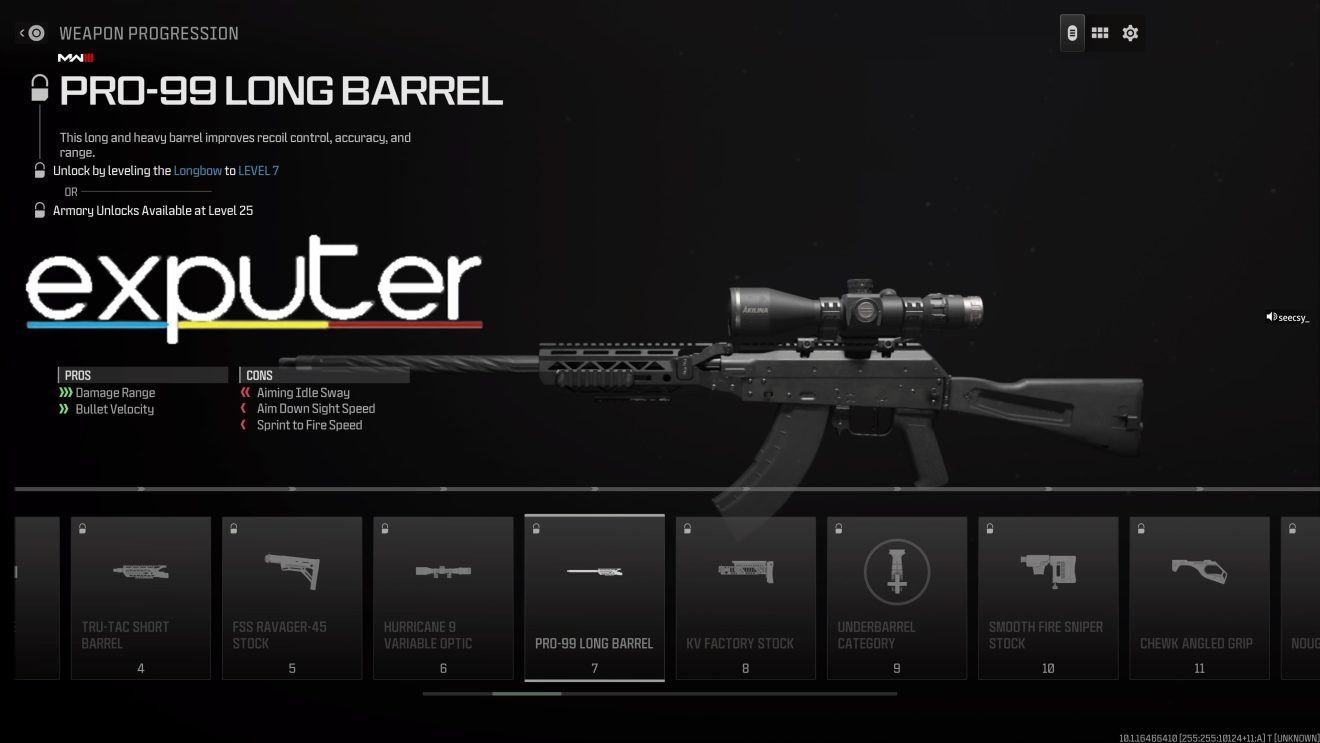This screenshot has height=743, width=1320.
Task: Open the Longbow weapon link
Action: click(196, 170)
